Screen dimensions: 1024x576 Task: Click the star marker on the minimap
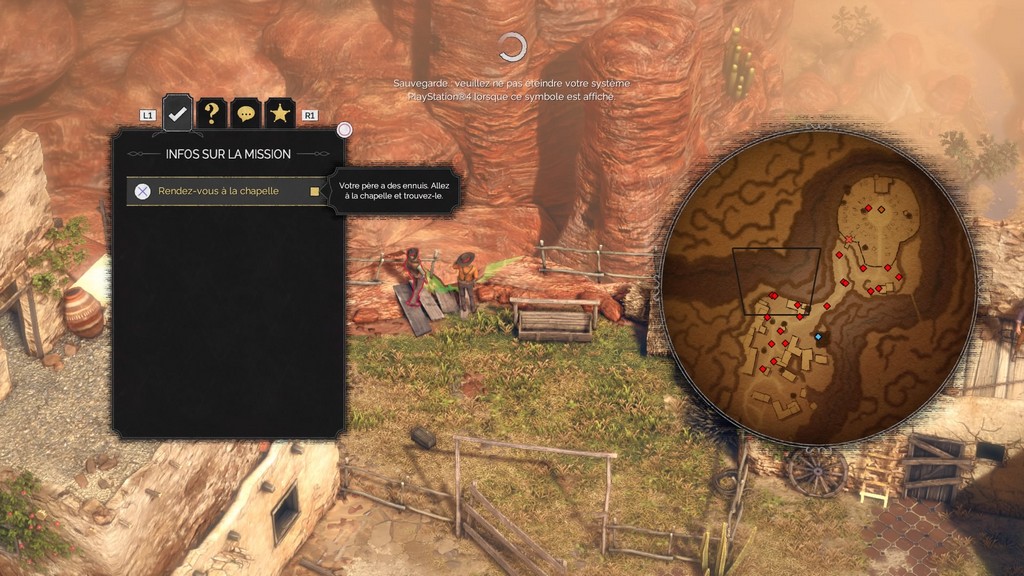pyautogui.click(x=849, y=240)
